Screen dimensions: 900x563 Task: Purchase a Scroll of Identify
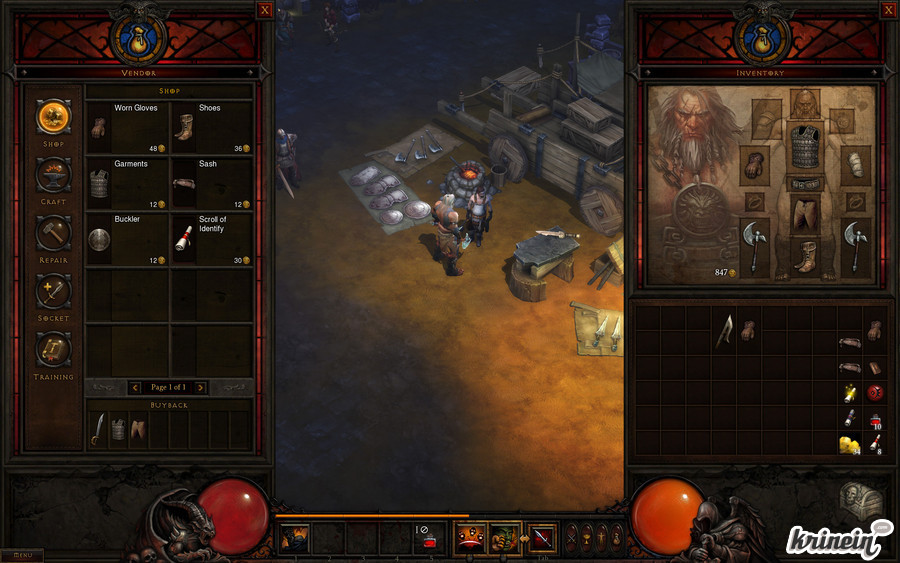tap(211, 239)
